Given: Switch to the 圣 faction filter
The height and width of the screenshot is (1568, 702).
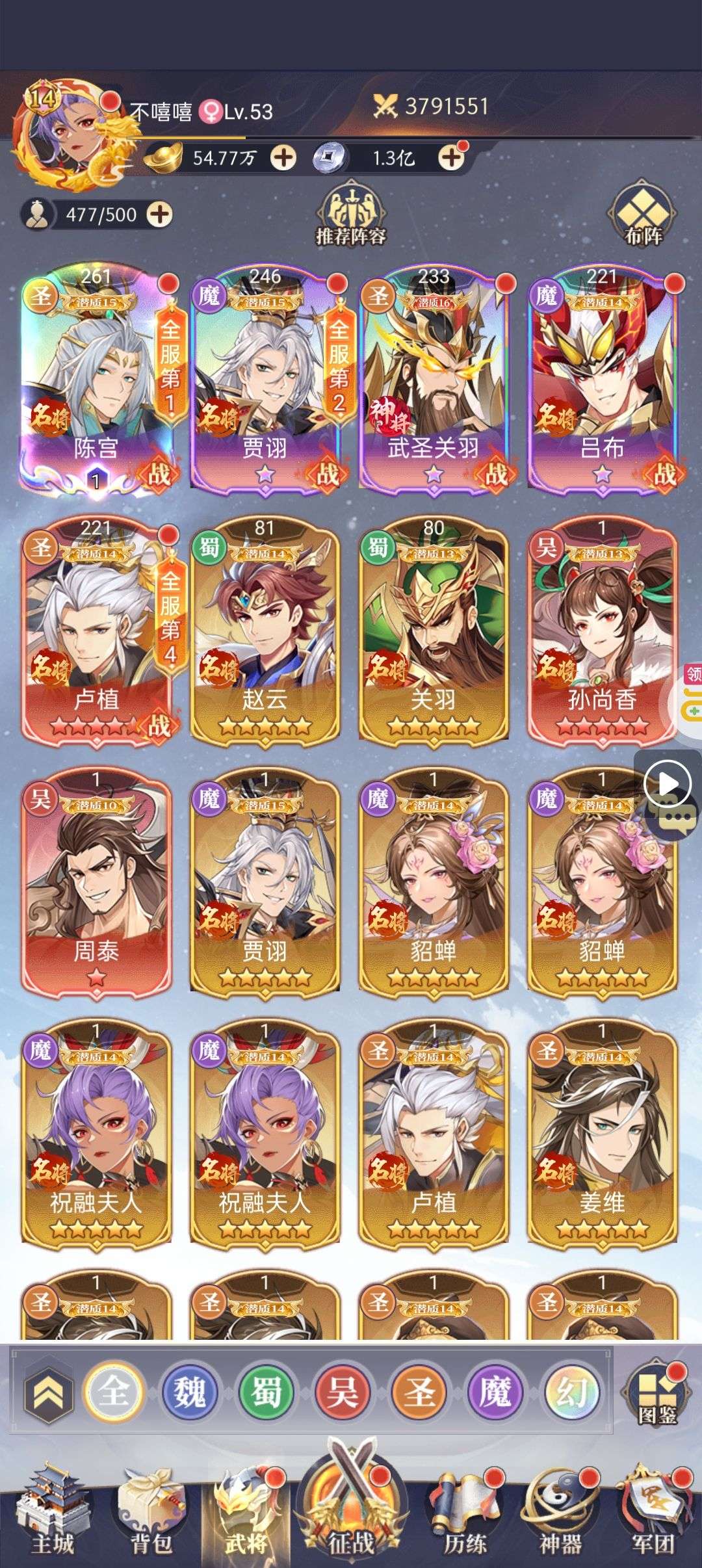Looking at the screenshot, I should [x=419, y=1392].
